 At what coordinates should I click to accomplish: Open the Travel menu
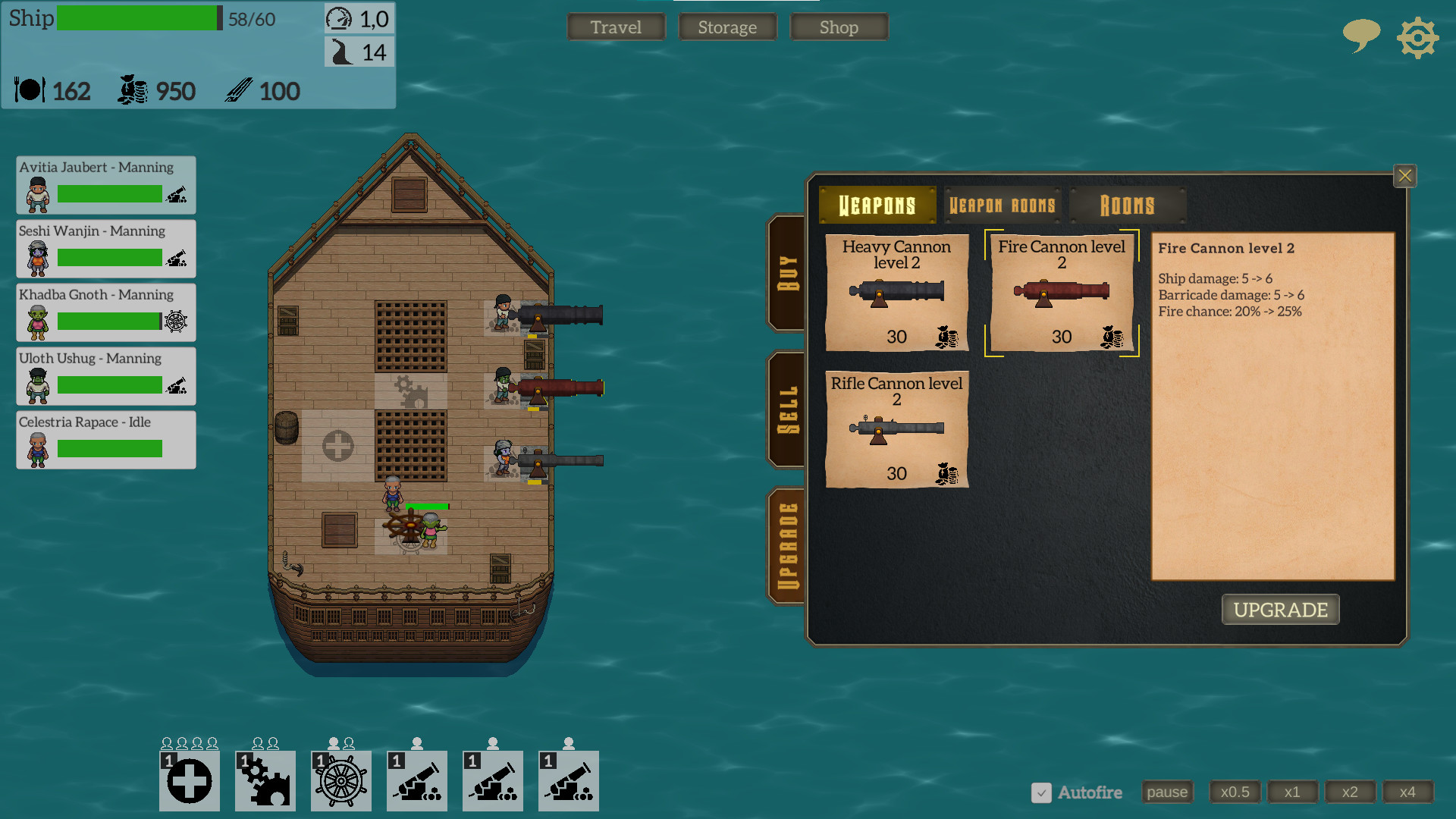(616, 27)
